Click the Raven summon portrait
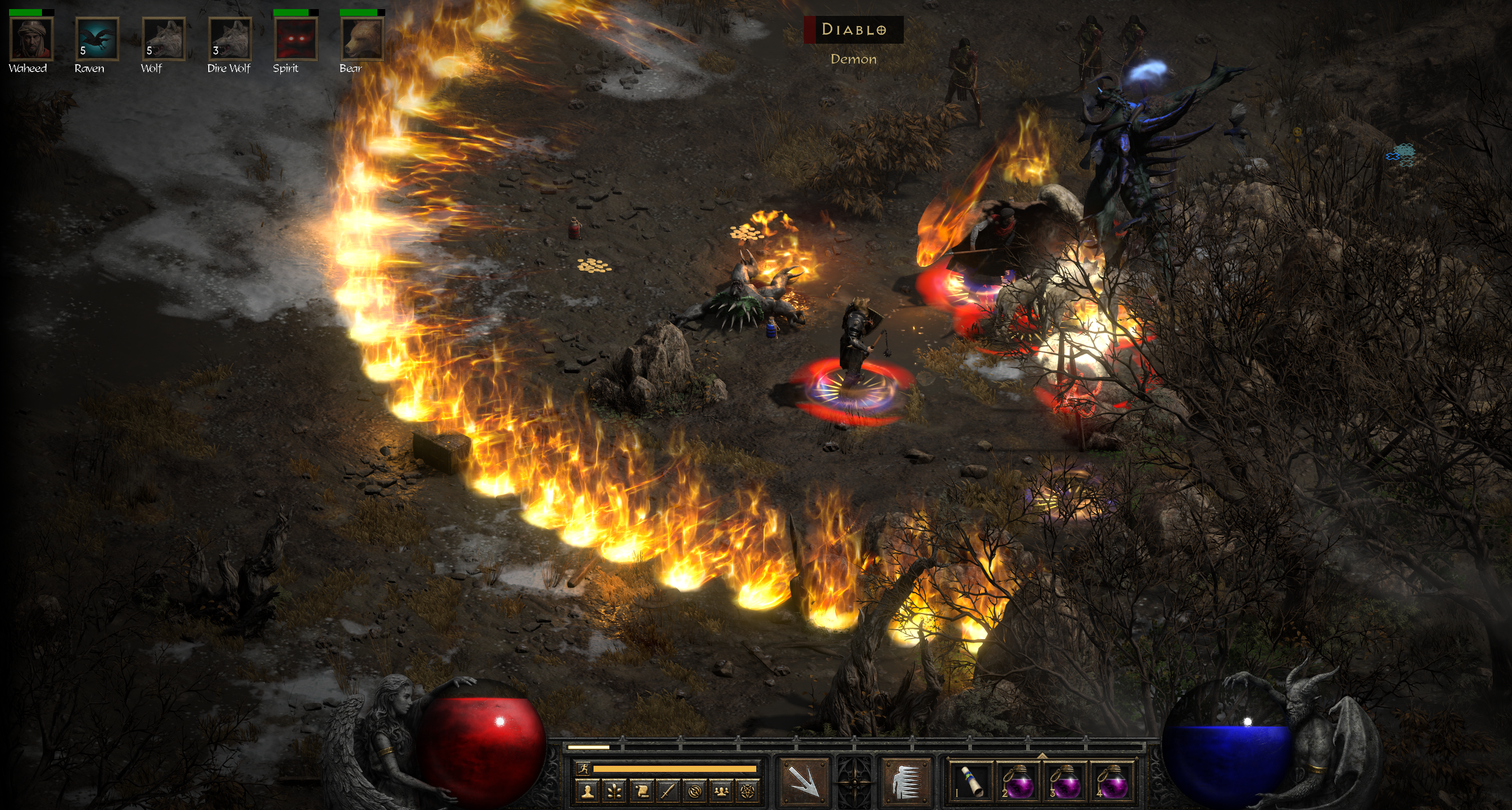 coord(98,39)
